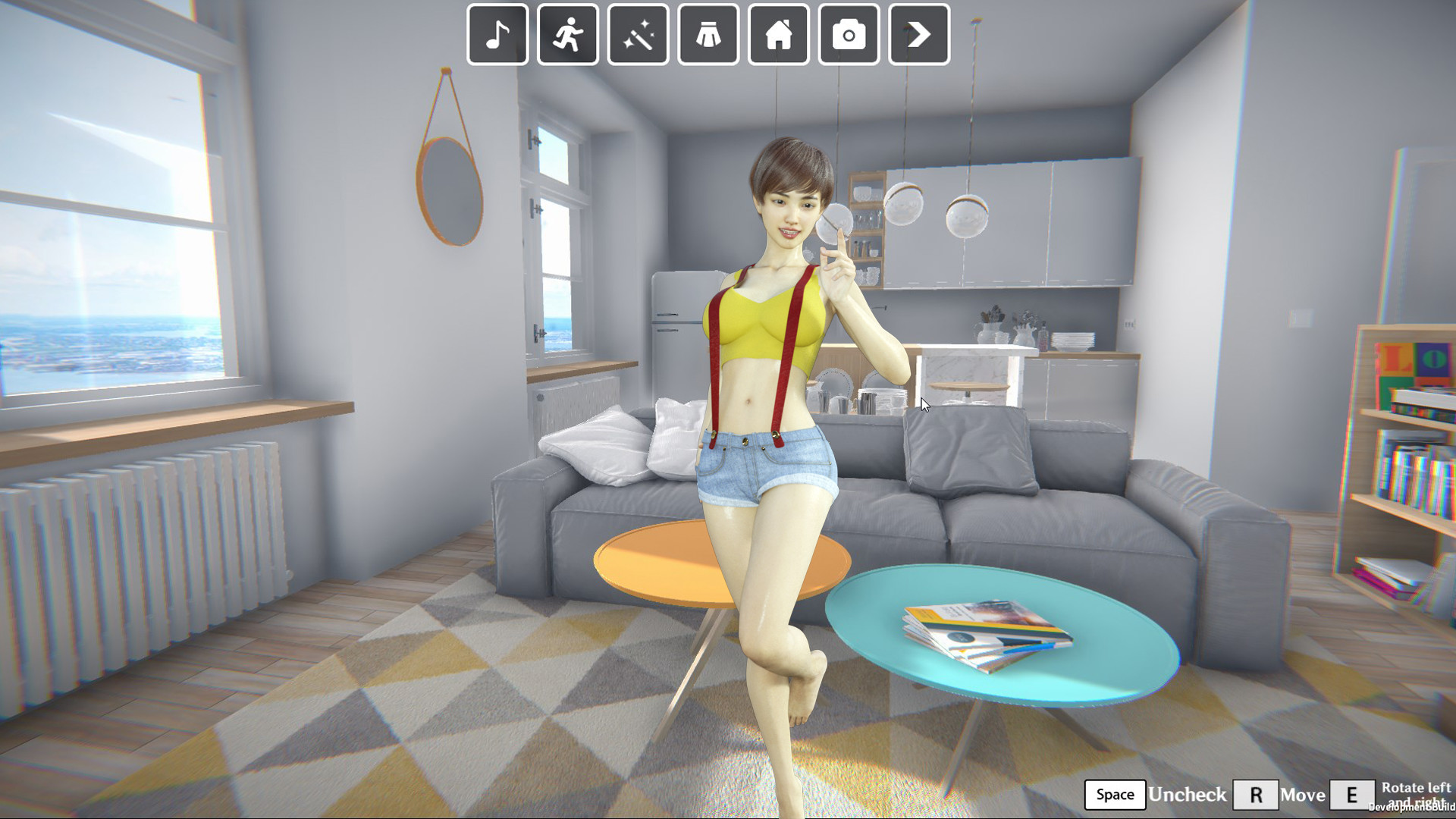Screen dimensions: 1456x819
Task: Click the right arrow toolbar icon
Action: point(919,33)
